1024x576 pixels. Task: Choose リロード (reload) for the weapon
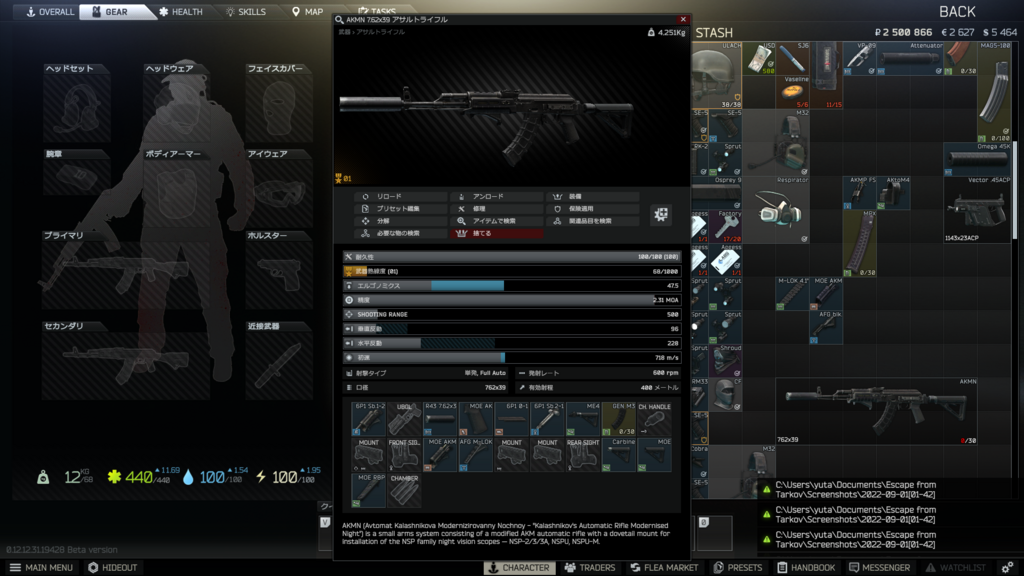pyautogui.click(x=401, y=197)
